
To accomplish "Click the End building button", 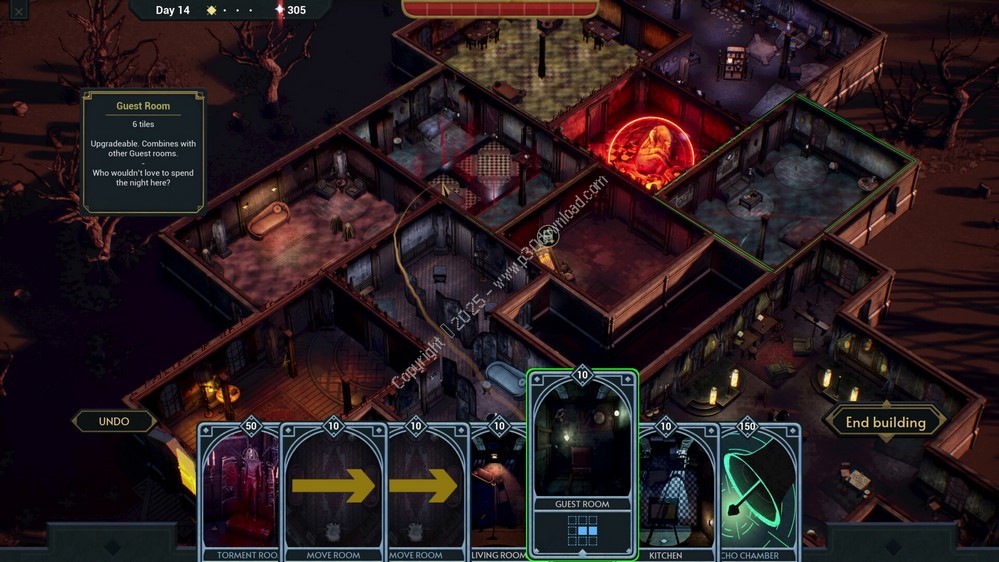I will click(885, 422).
